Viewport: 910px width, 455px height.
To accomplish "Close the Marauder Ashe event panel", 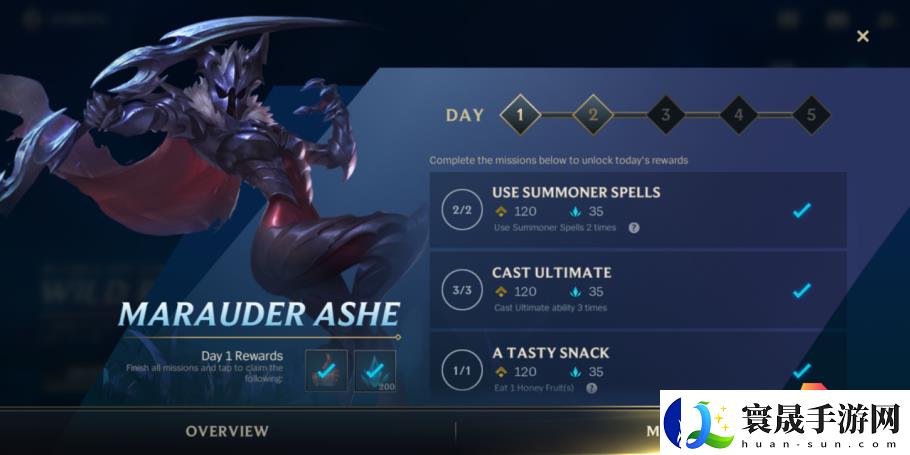I will click(x=862, y=36).
